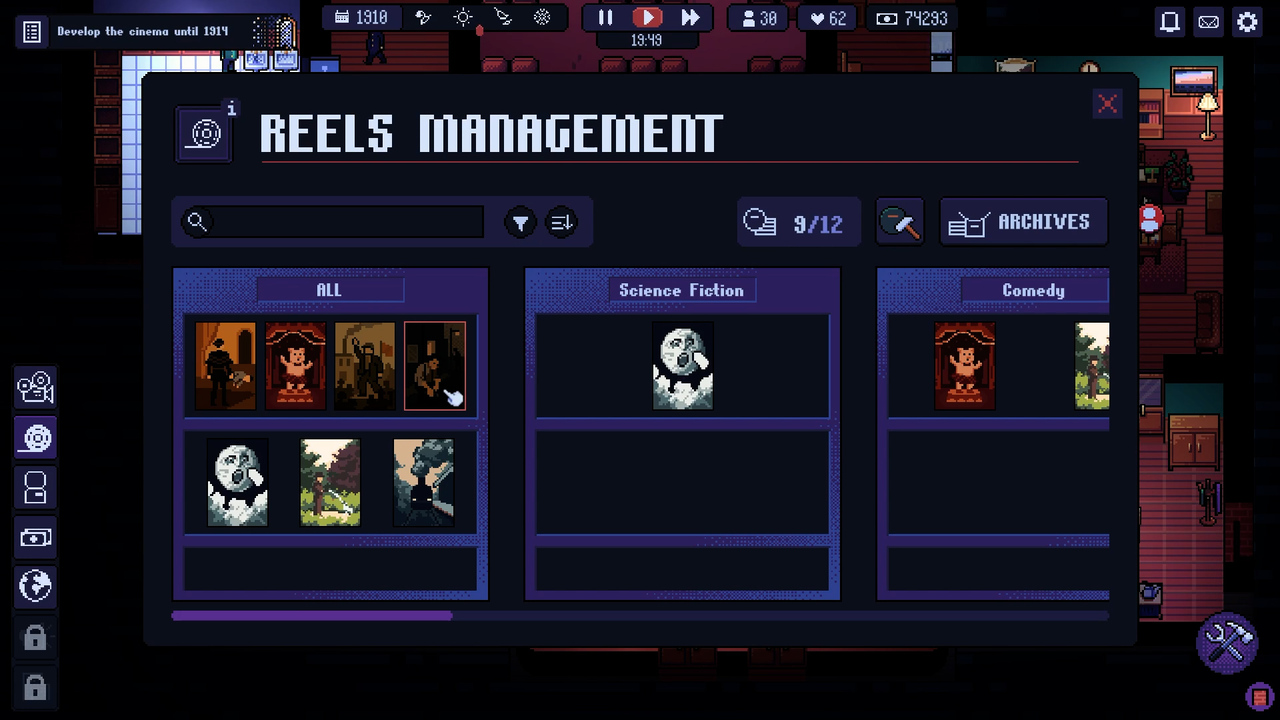This screenshot has height=720, width=1280.
Task: Open the film camera side menu
Action: [35, 387]
